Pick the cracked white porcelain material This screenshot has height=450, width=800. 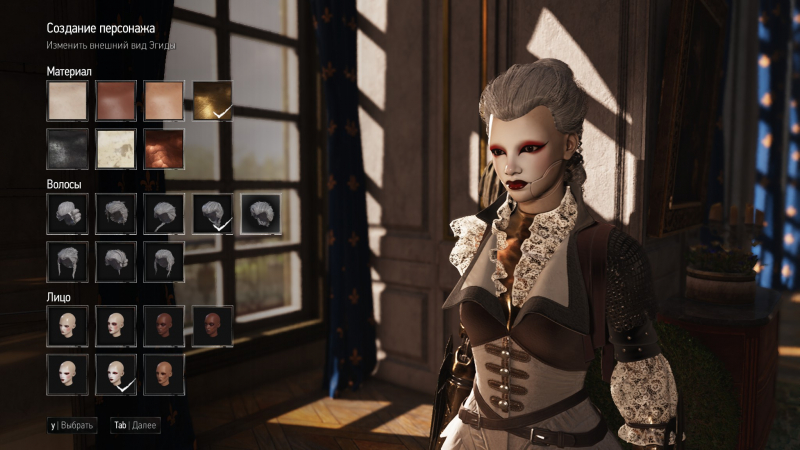coord(115,149)
